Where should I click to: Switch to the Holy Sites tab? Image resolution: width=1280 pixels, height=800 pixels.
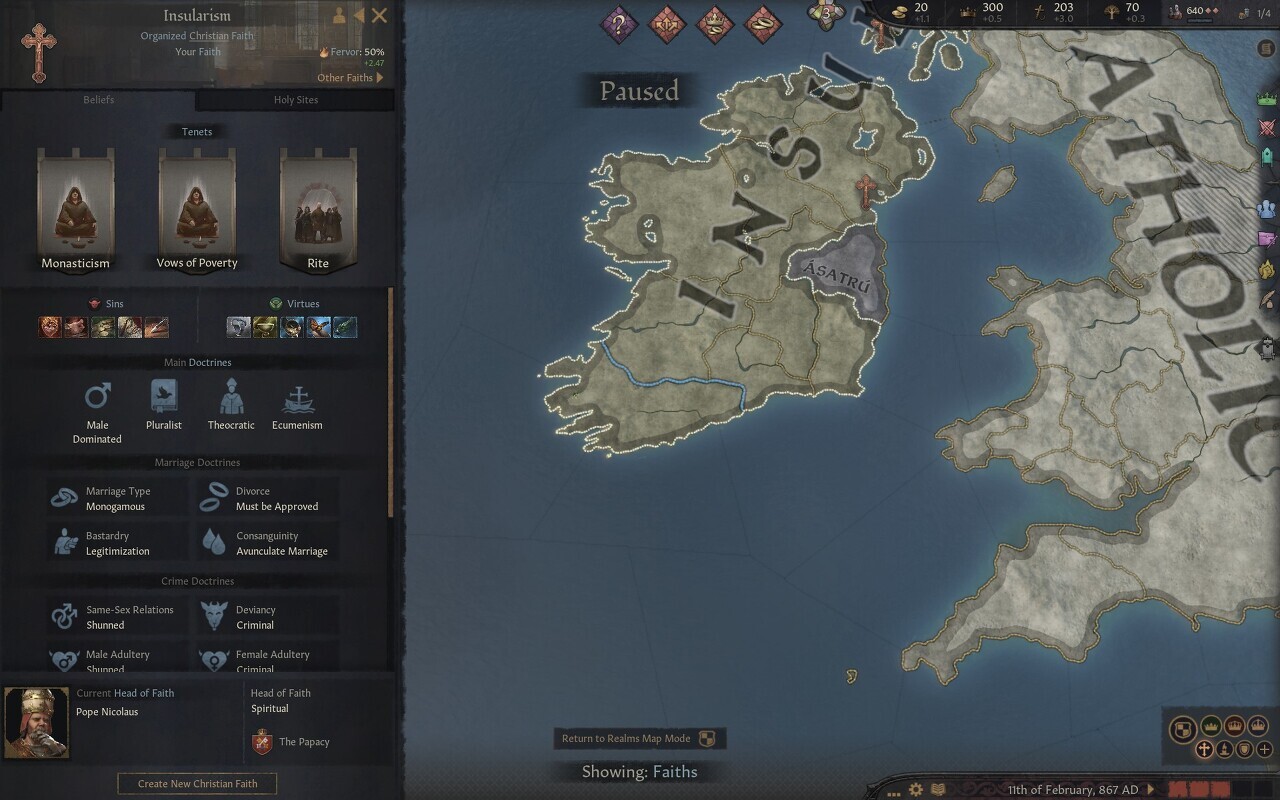tap(295, 100)
